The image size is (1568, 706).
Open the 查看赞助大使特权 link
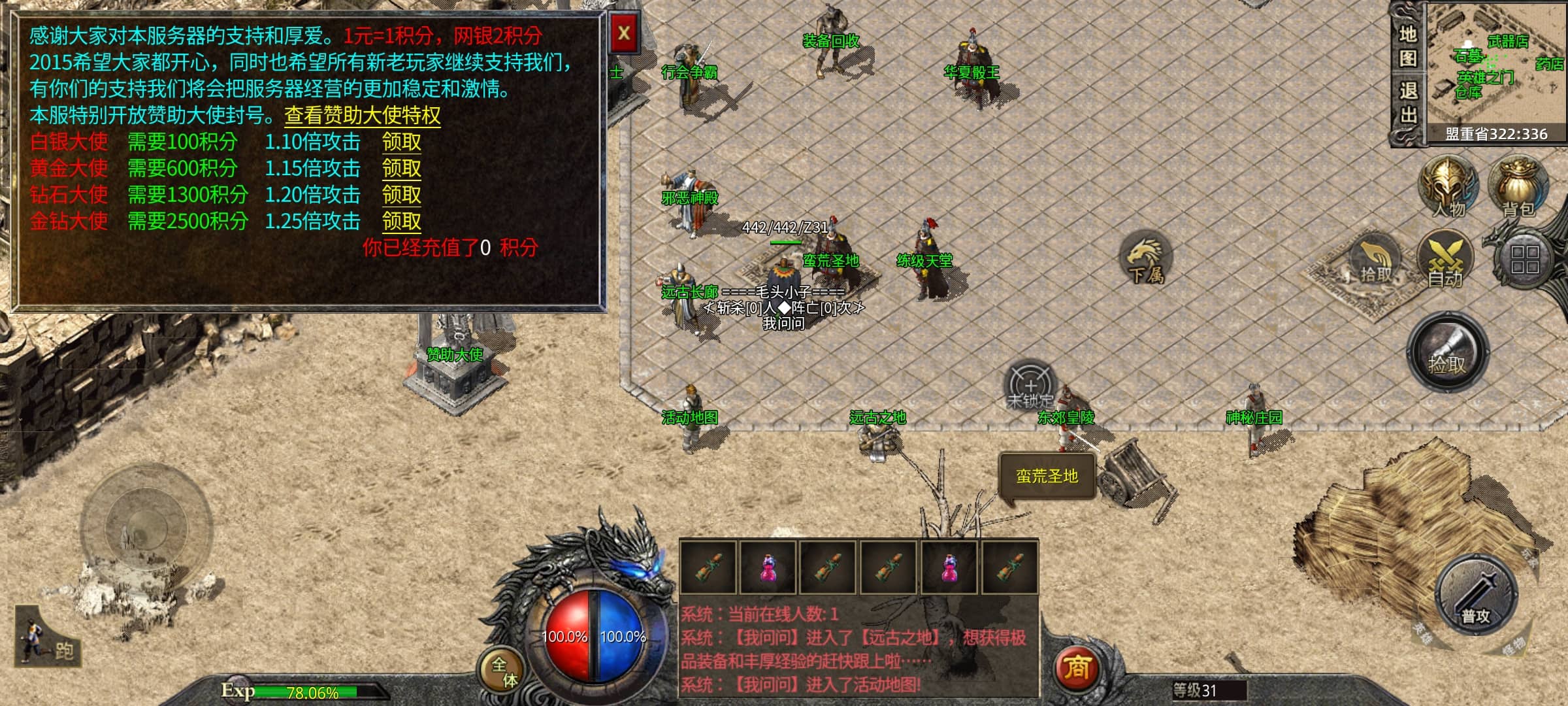pyautogui.click(x=362, y=116)
